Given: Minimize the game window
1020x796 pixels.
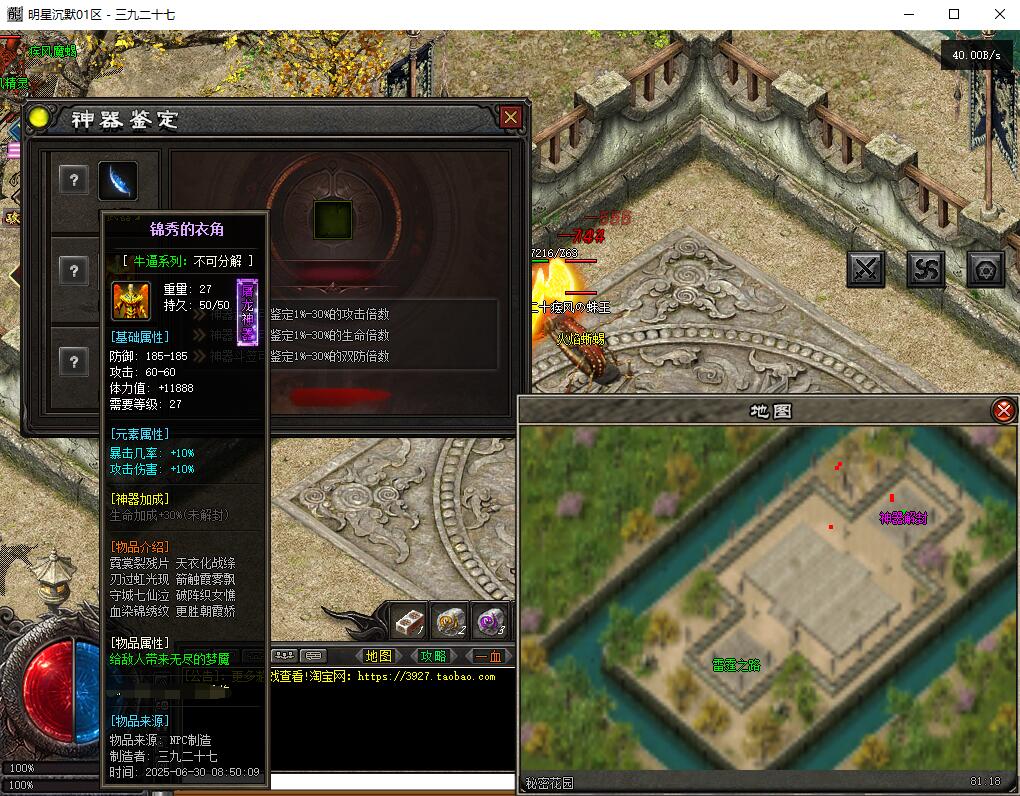Looking at the screenshot, I should [x=908, y=14].
